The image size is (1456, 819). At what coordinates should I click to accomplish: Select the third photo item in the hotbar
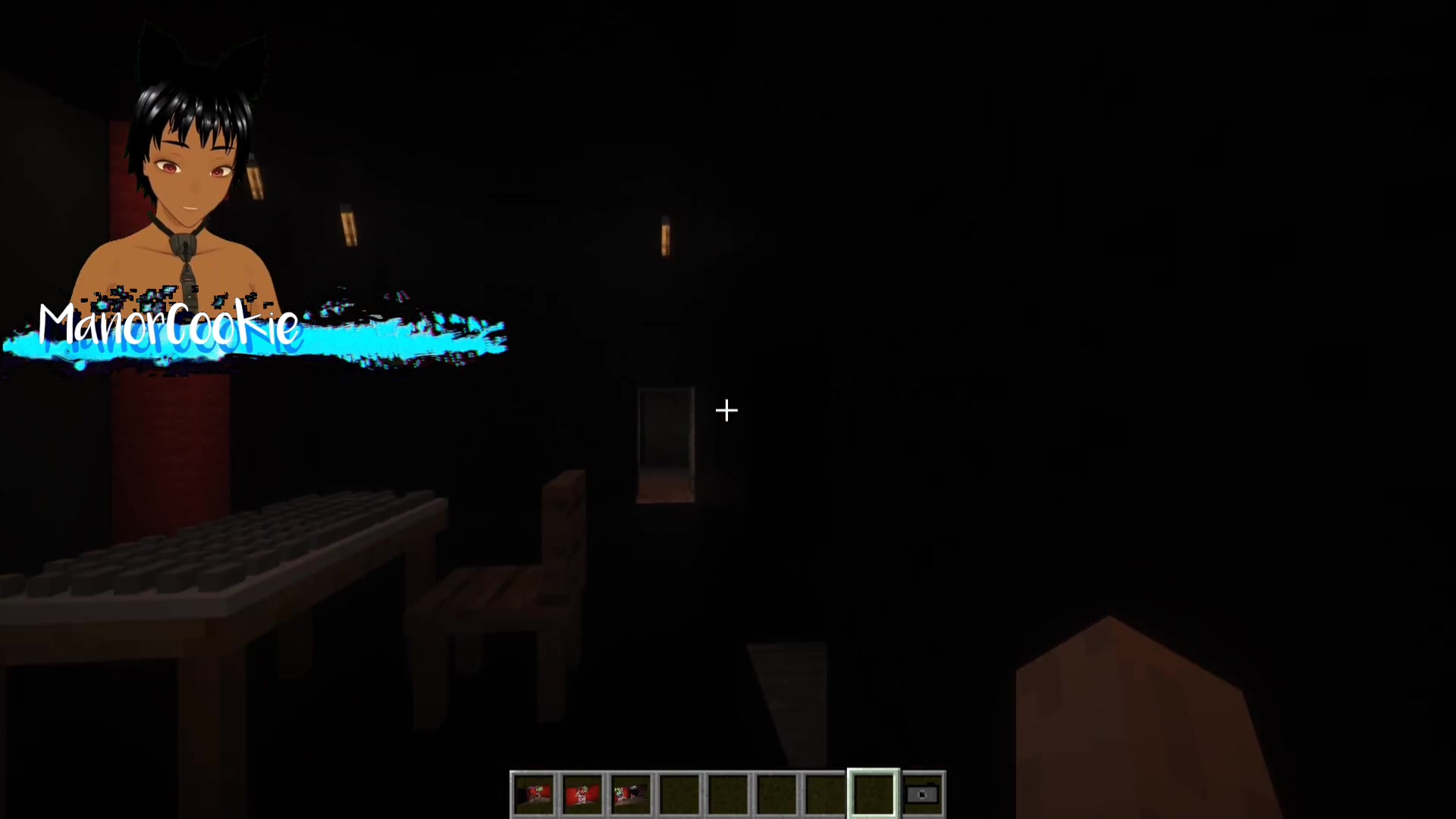632,793
